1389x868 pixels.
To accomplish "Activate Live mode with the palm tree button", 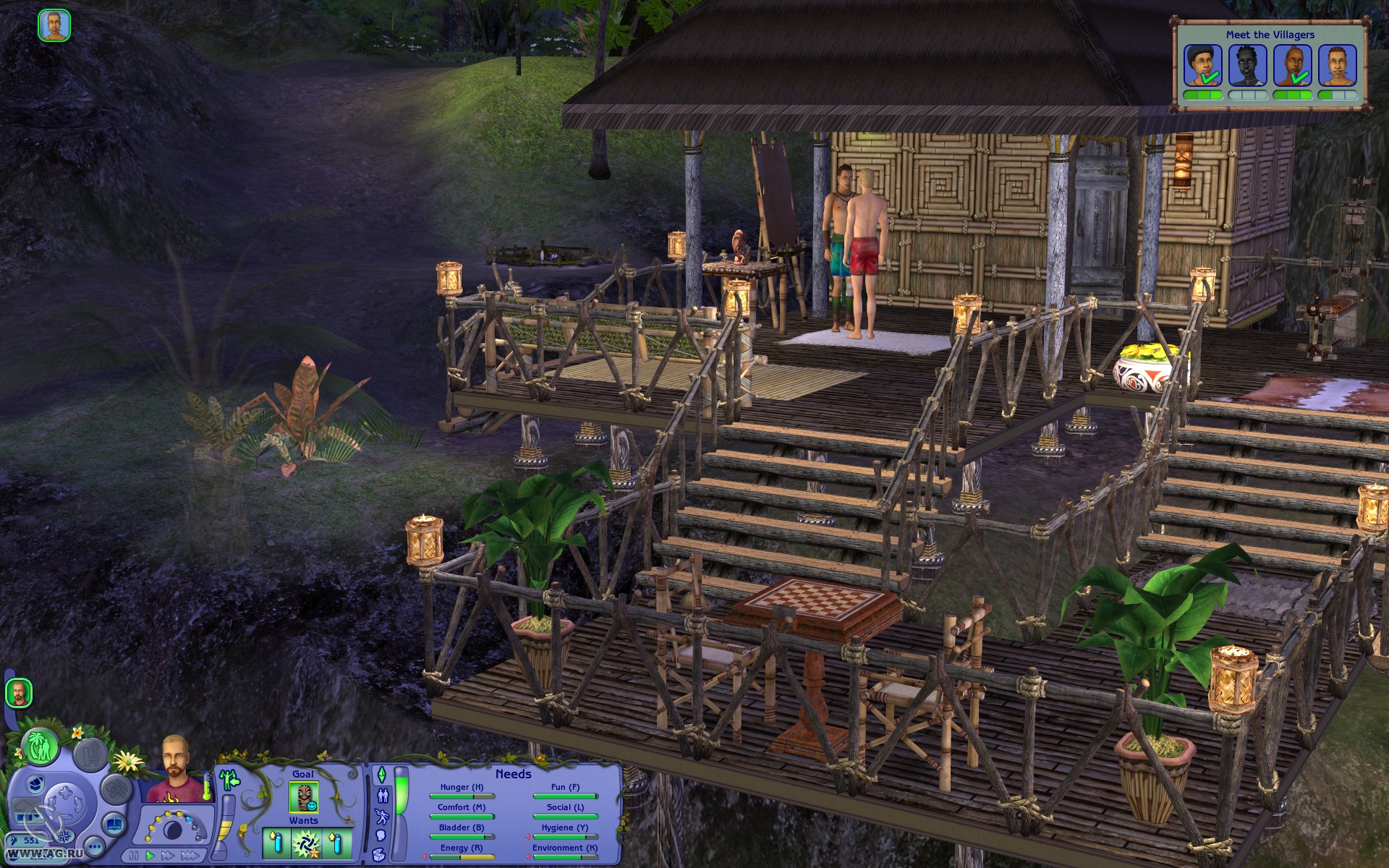I will click(x=40, y=747).
